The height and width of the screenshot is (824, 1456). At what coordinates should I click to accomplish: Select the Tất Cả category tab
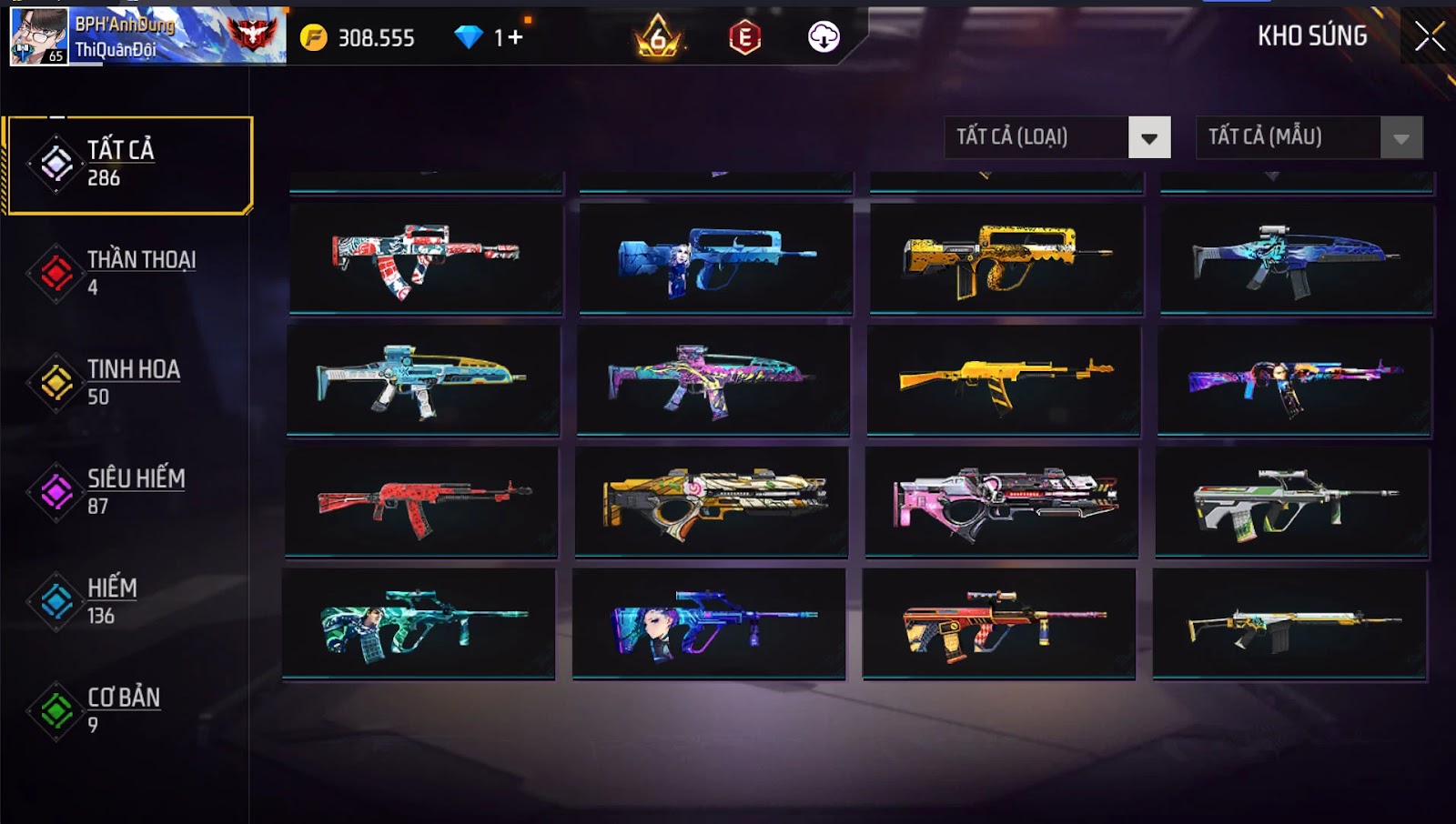pyautogui.click(x=128, y=165)
